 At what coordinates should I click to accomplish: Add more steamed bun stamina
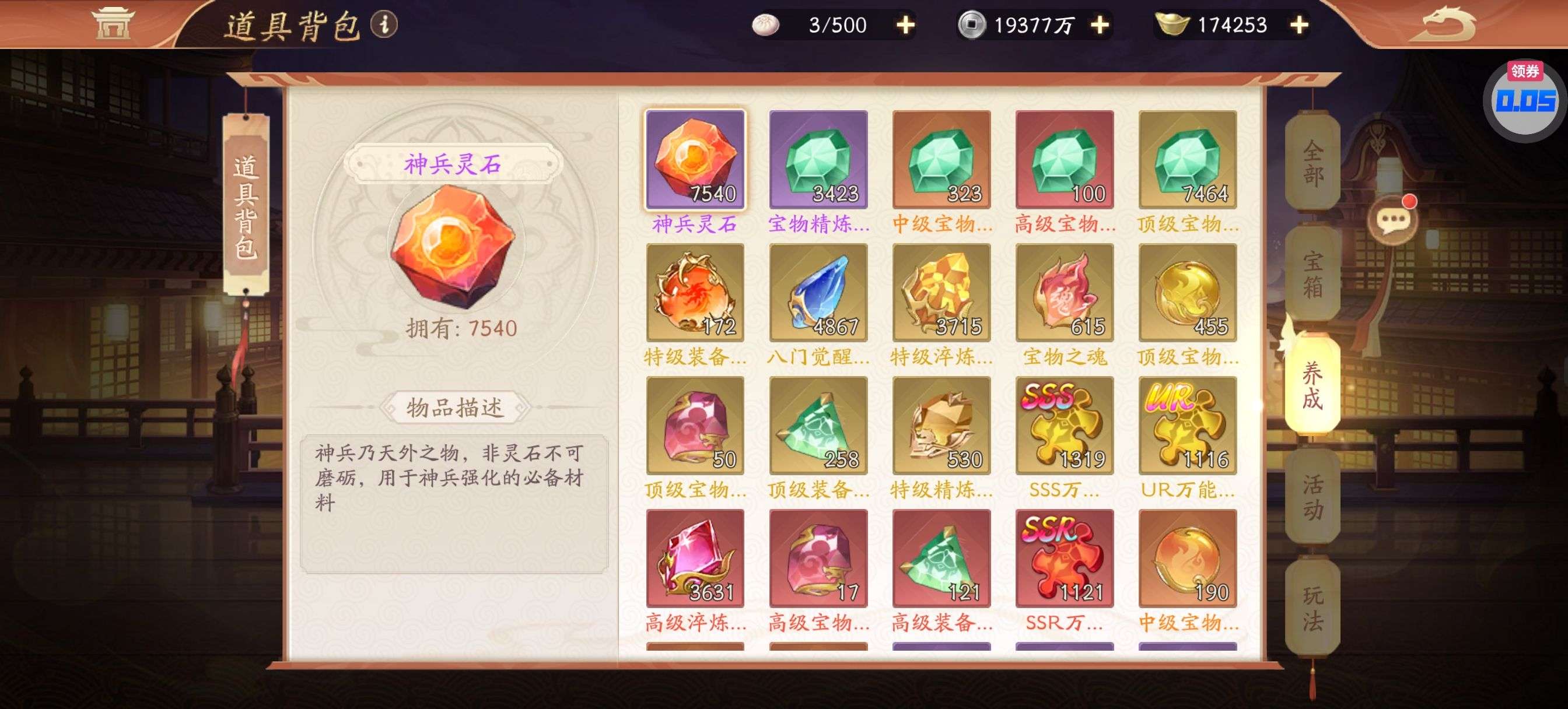[x=906, y=25]
